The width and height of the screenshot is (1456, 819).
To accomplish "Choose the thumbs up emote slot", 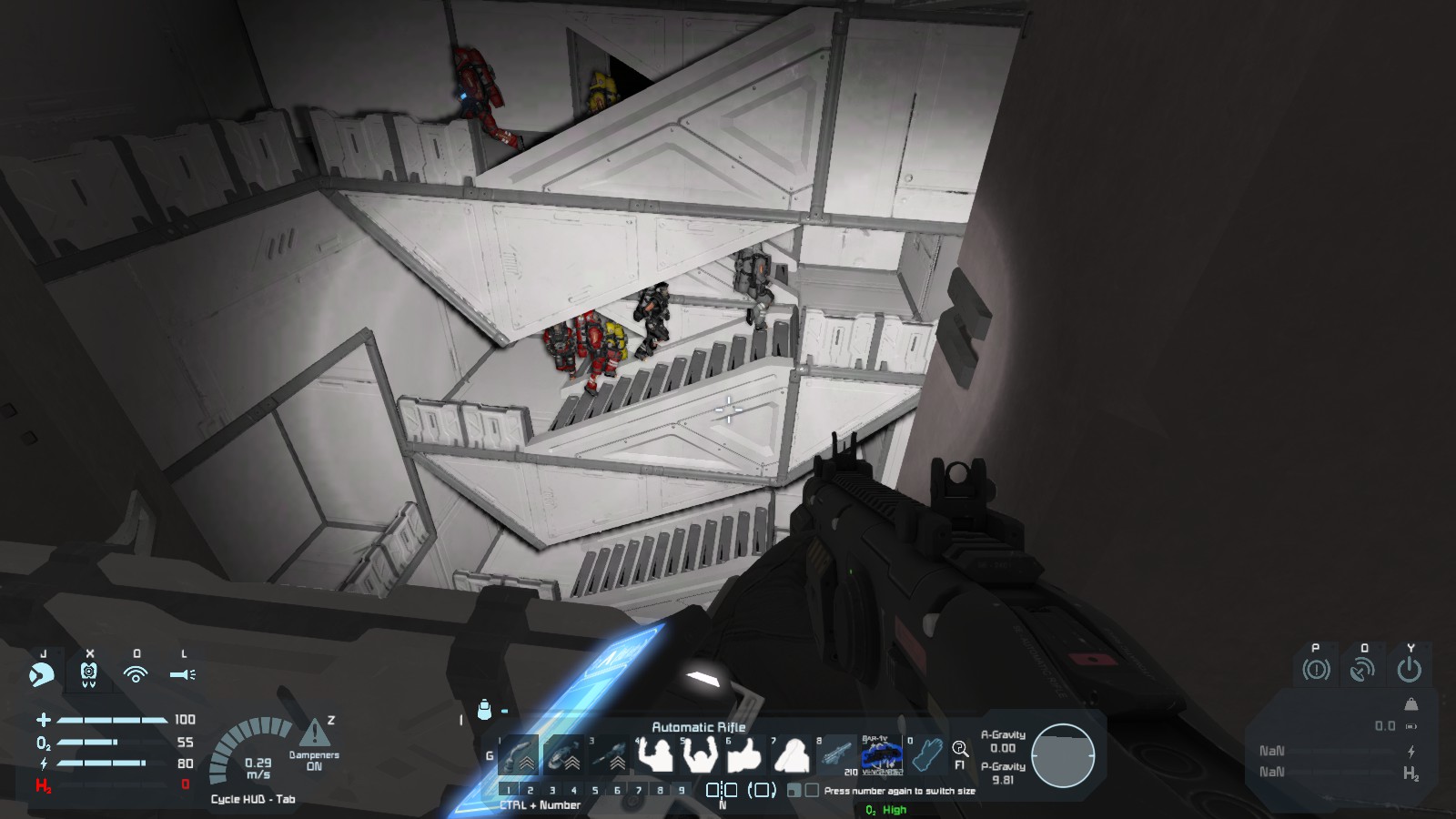I will tap(745, 754).
